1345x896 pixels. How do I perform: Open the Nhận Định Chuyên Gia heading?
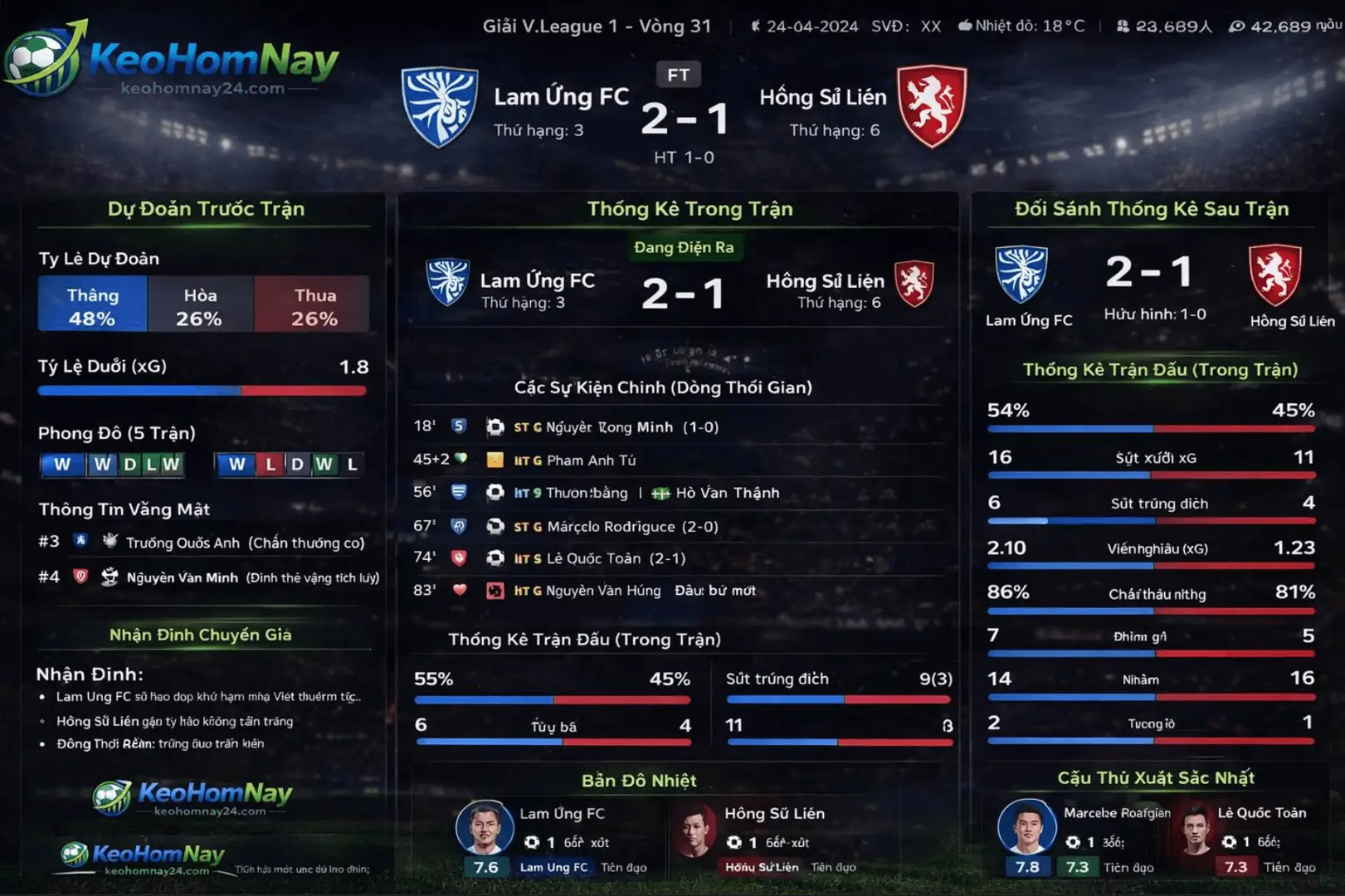point(201,635)
